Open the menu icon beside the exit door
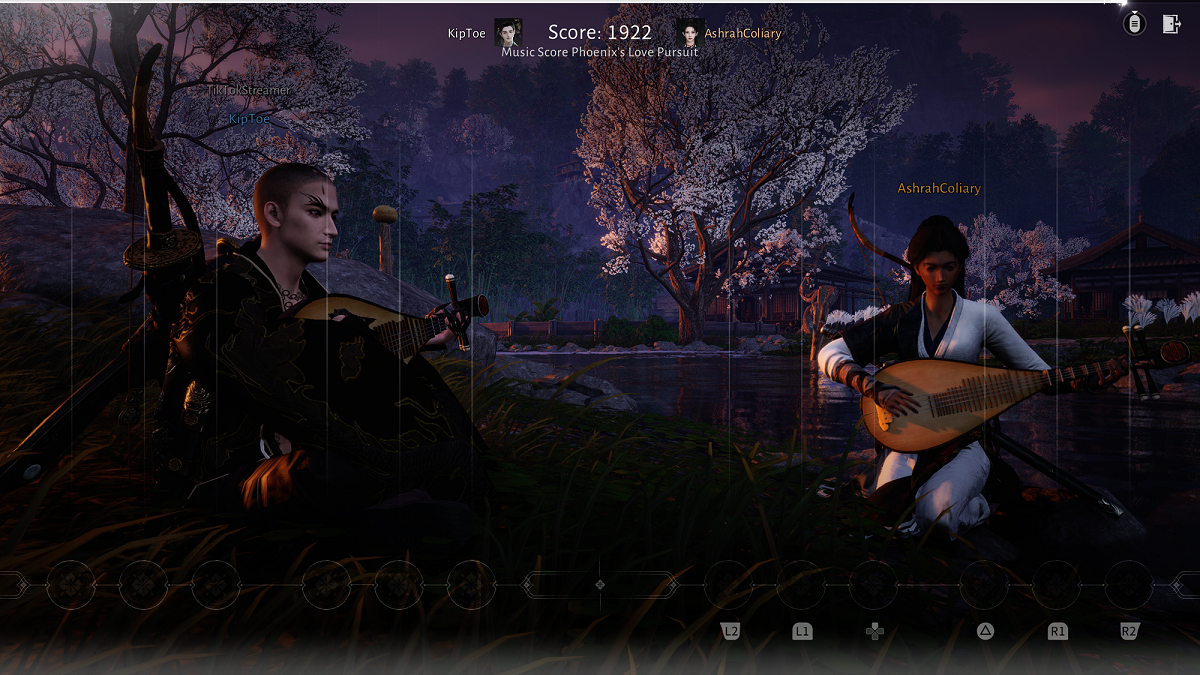This screenshot has height=675, width=1200. pyautogui.click(x=1134, y=24)
